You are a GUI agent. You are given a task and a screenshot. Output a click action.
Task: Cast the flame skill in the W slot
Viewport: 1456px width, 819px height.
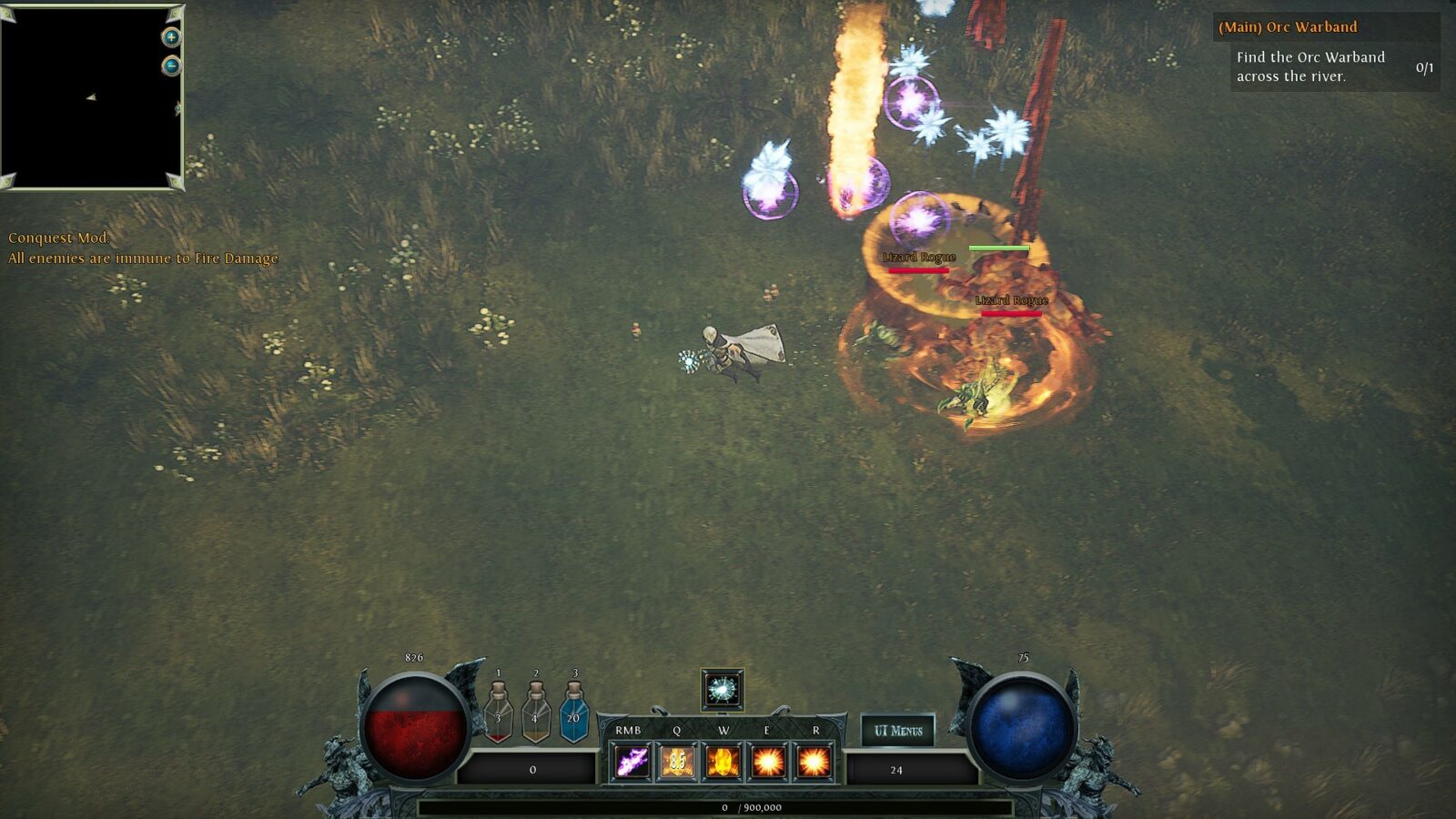point(723,762)
